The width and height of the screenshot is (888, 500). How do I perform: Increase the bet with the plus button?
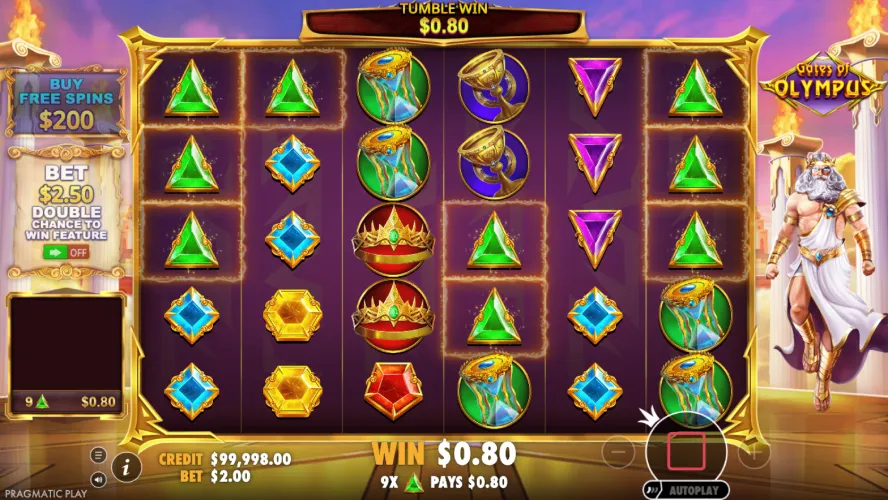[753, 453]
